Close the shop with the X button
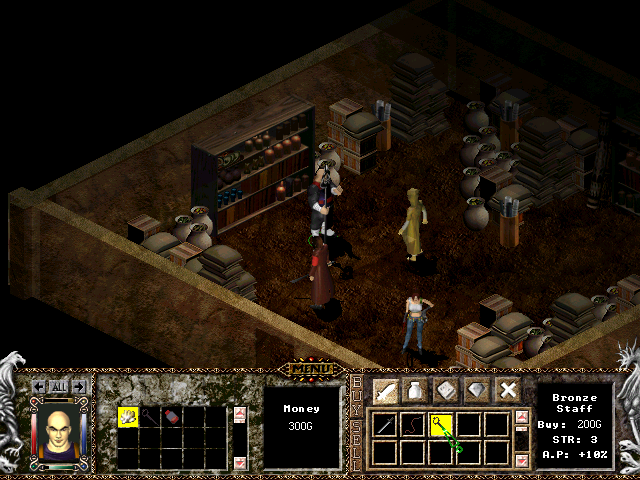The image size is (640, 480). click(x=508, y=390)
